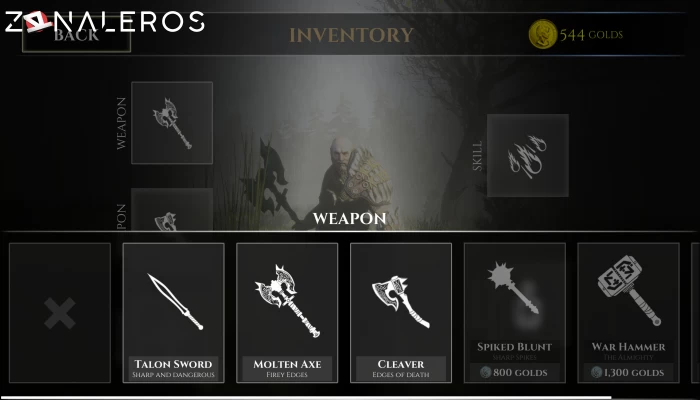Choose the Molten Axe weapon card
This screenshot has height=400, width=700.
coord(287,312)
